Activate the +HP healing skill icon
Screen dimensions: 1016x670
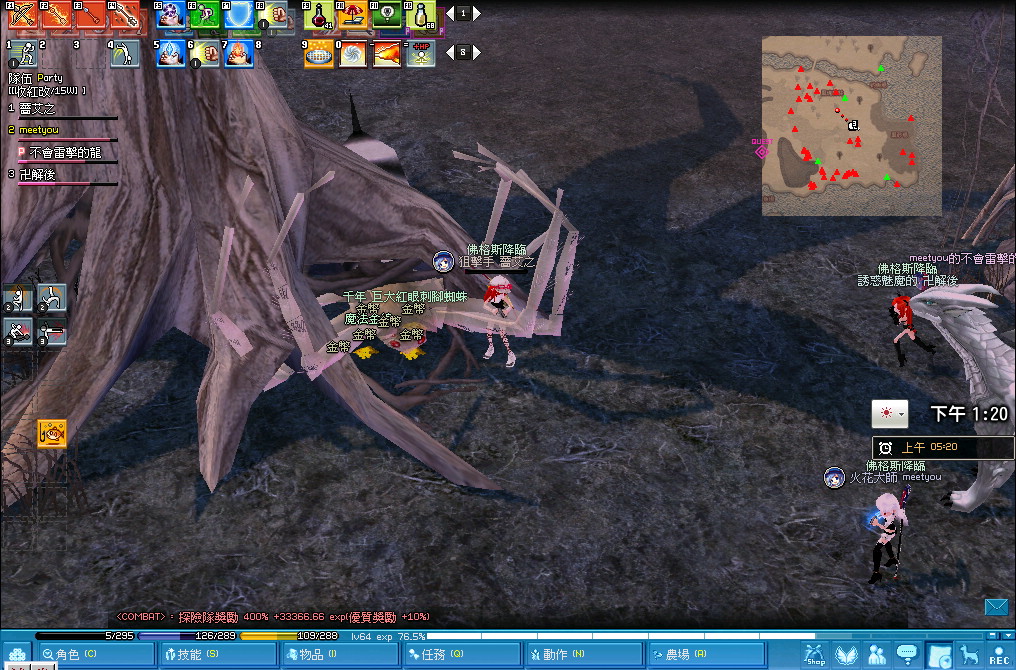point(422,53)
